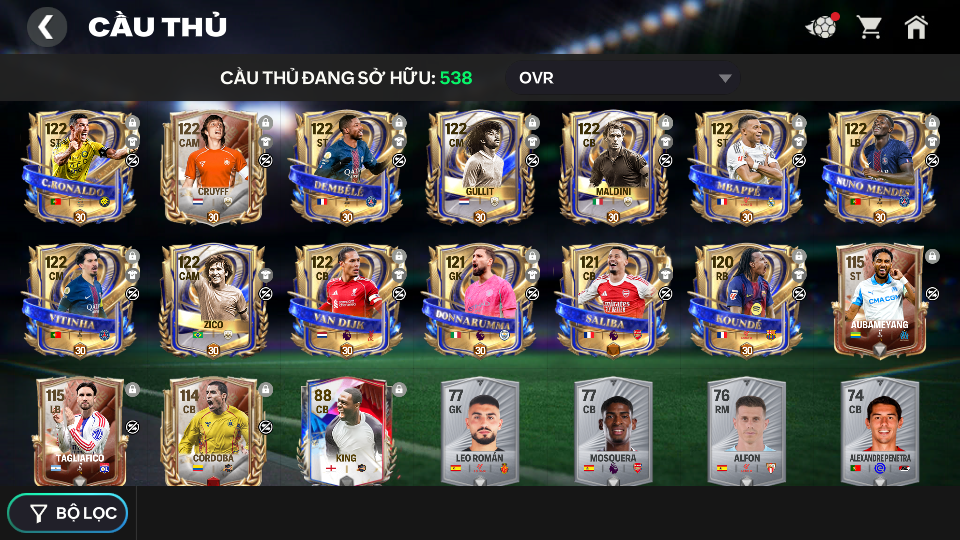Pick the Gullit player card

point(478,167)
